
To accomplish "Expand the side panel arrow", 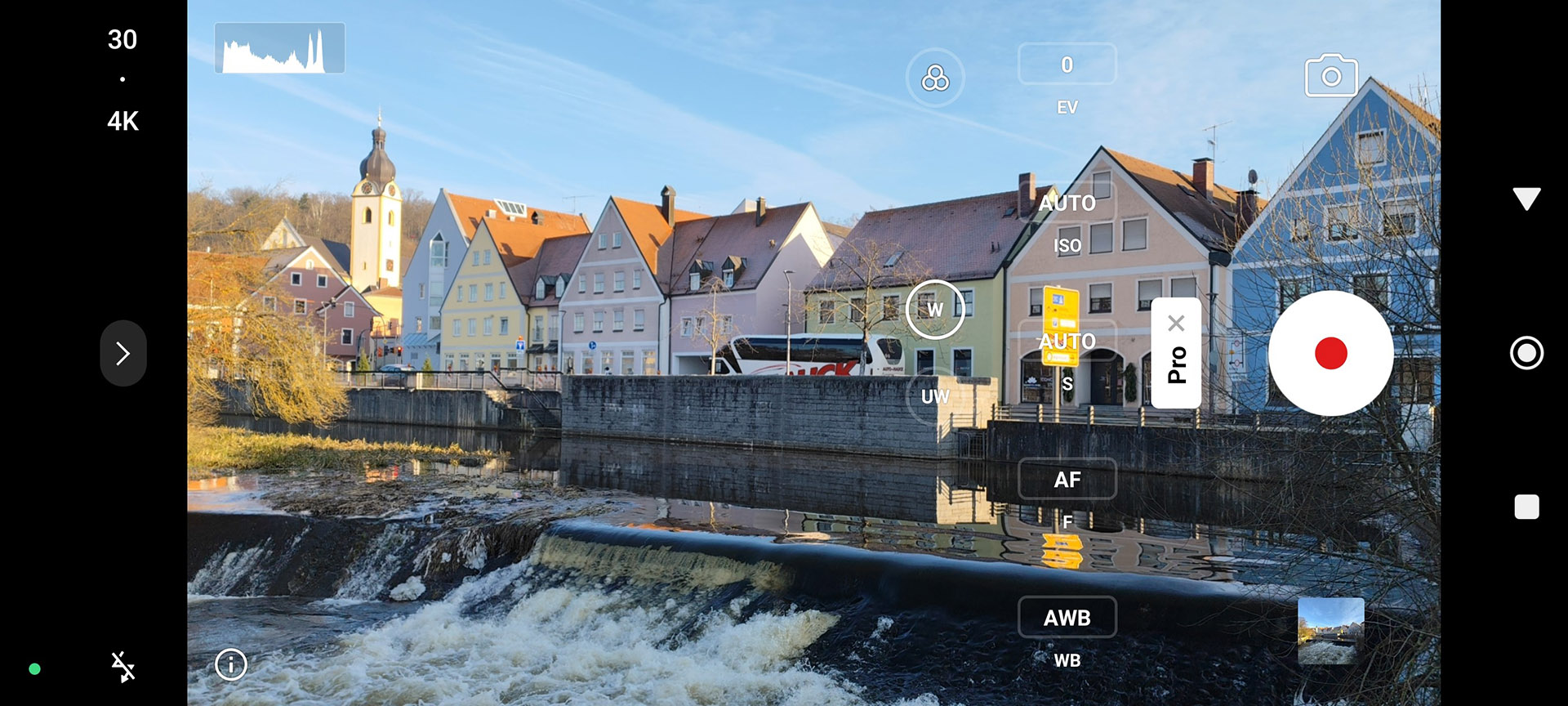I will point(123,353).
